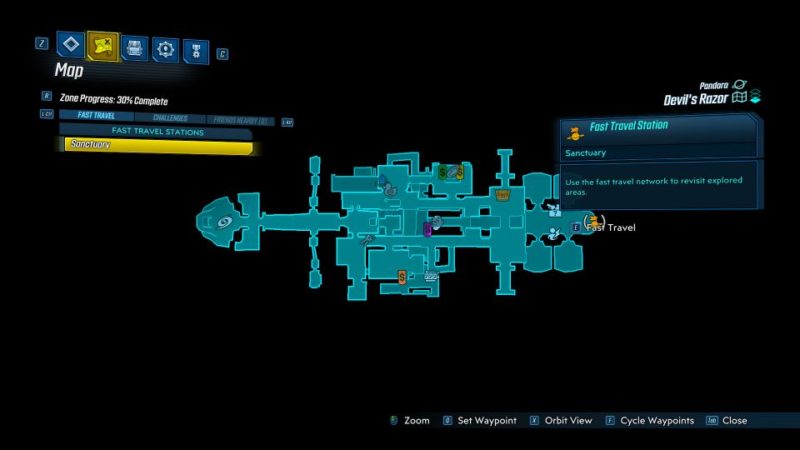
Task: Show the Fast Travel sub-tab
Action: 96,117
